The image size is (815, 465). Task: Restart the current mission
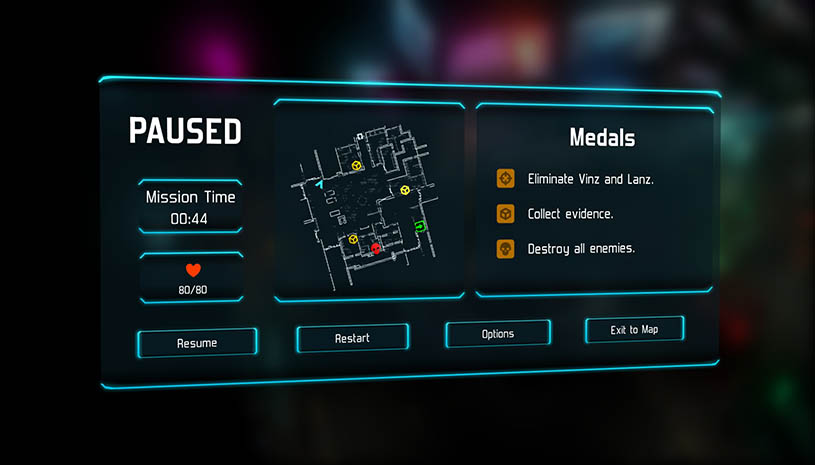pyautogui.click(x=352, y=338)
